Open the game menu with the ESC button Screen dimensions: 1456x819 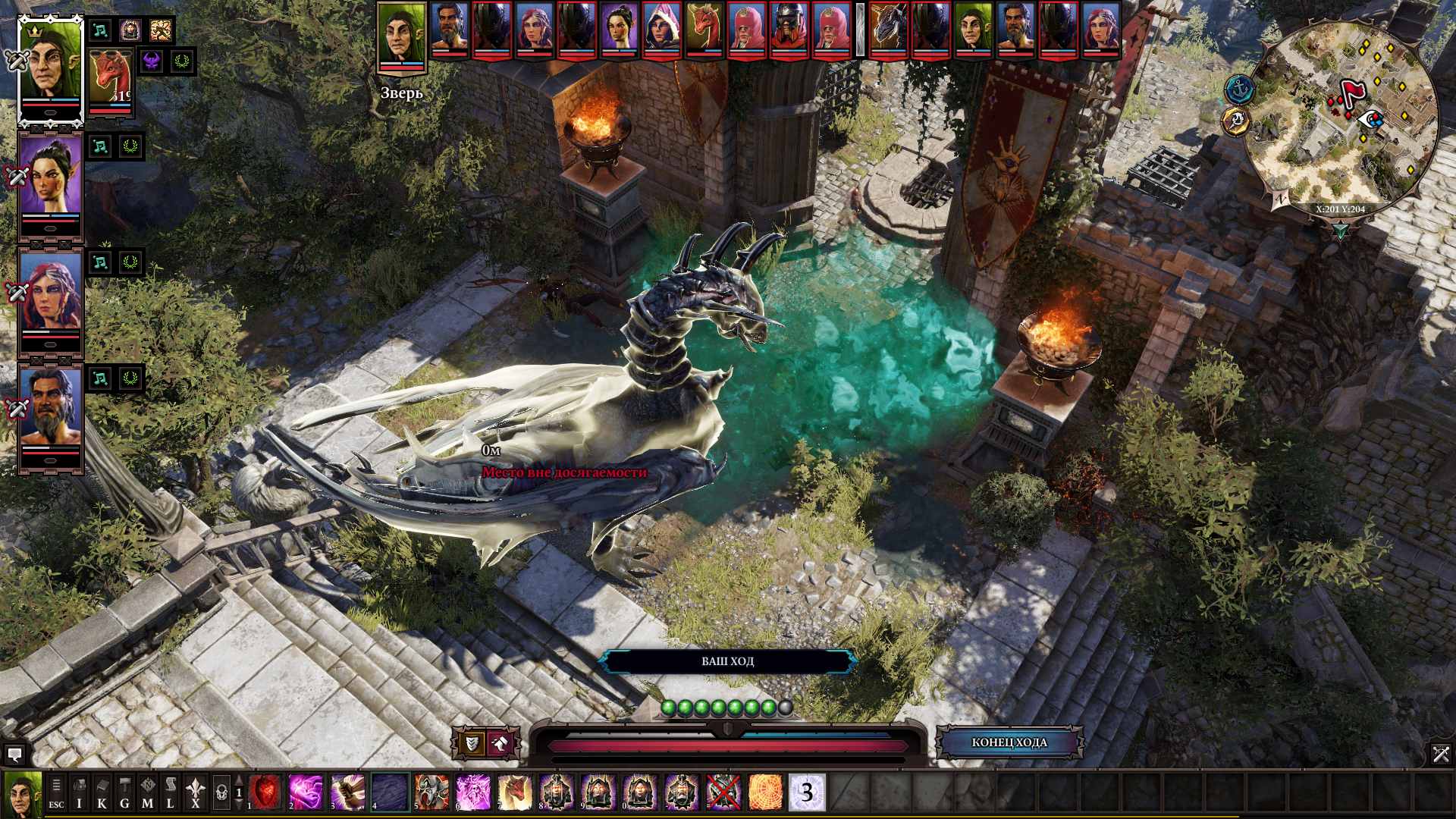(56, 792)
